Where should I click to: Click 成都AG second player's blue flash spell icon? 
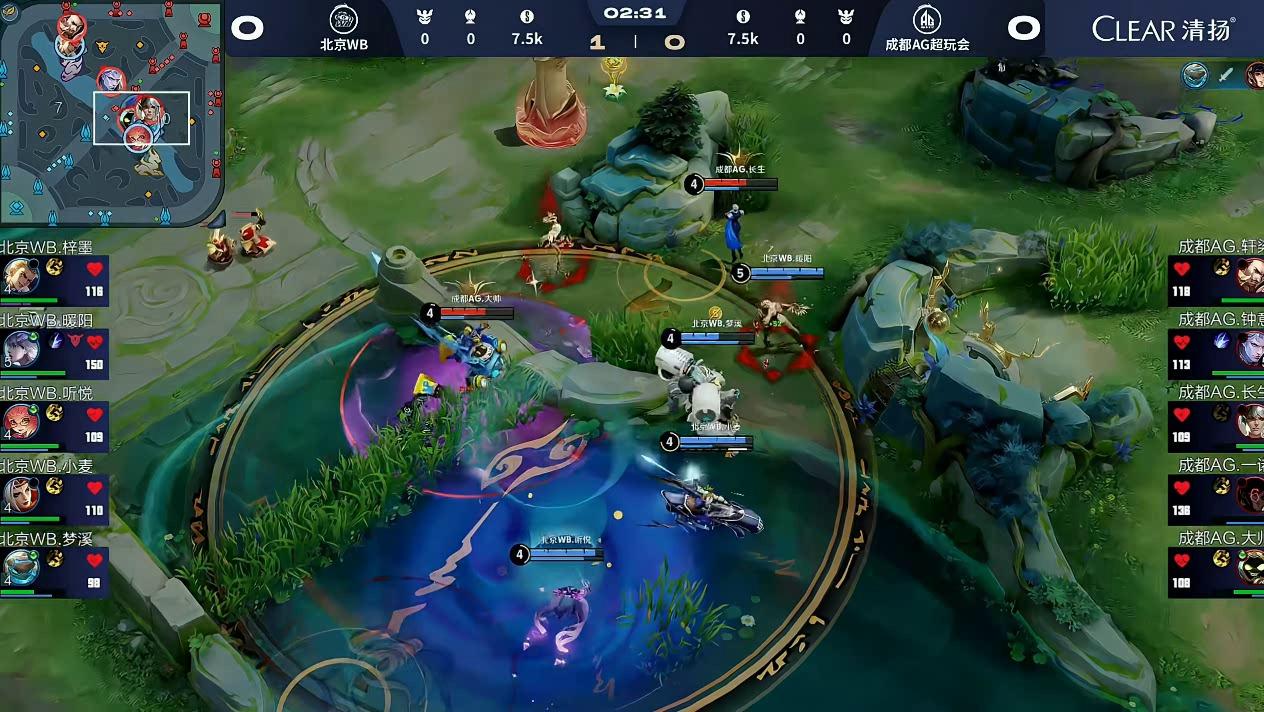(x=1221, y=341)
